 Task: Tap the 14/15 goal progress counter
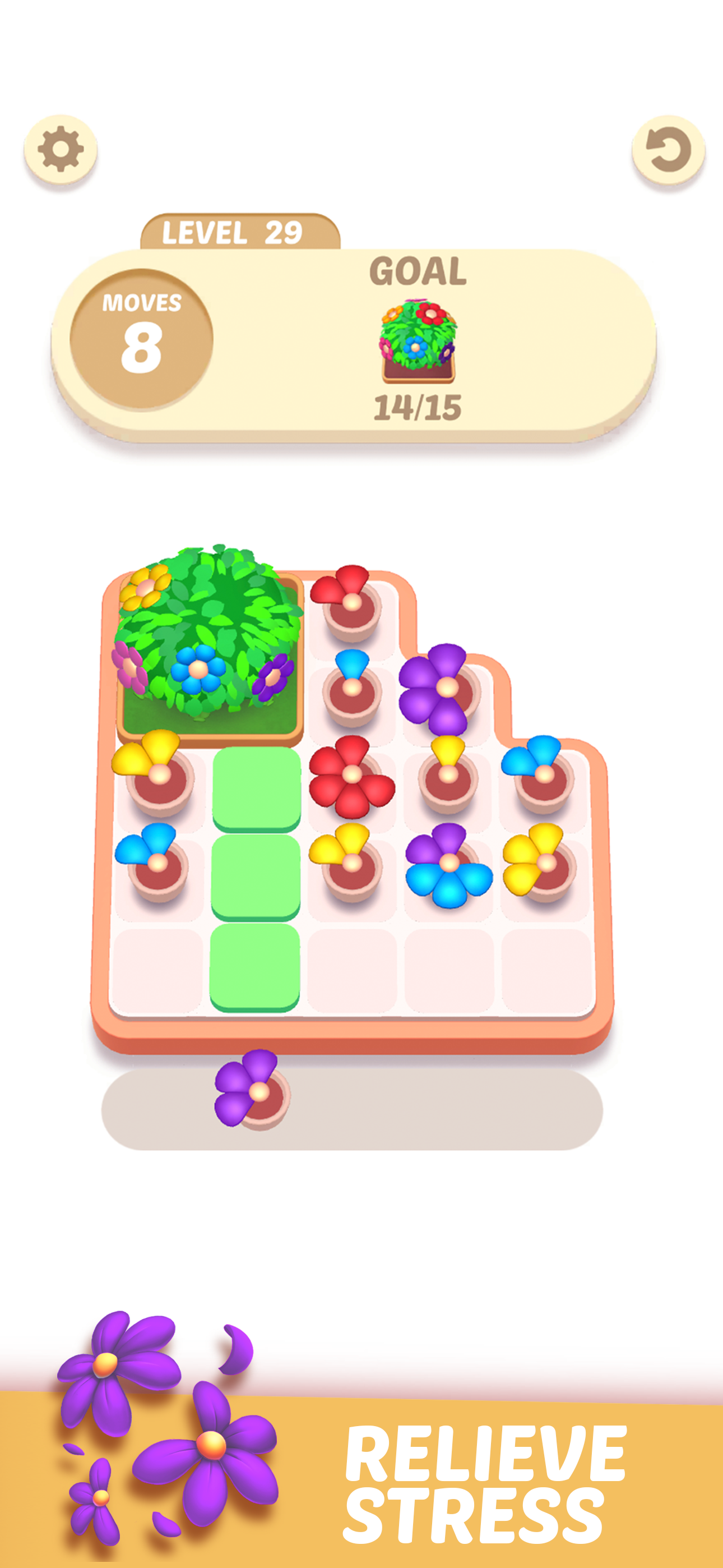[417, 407]
